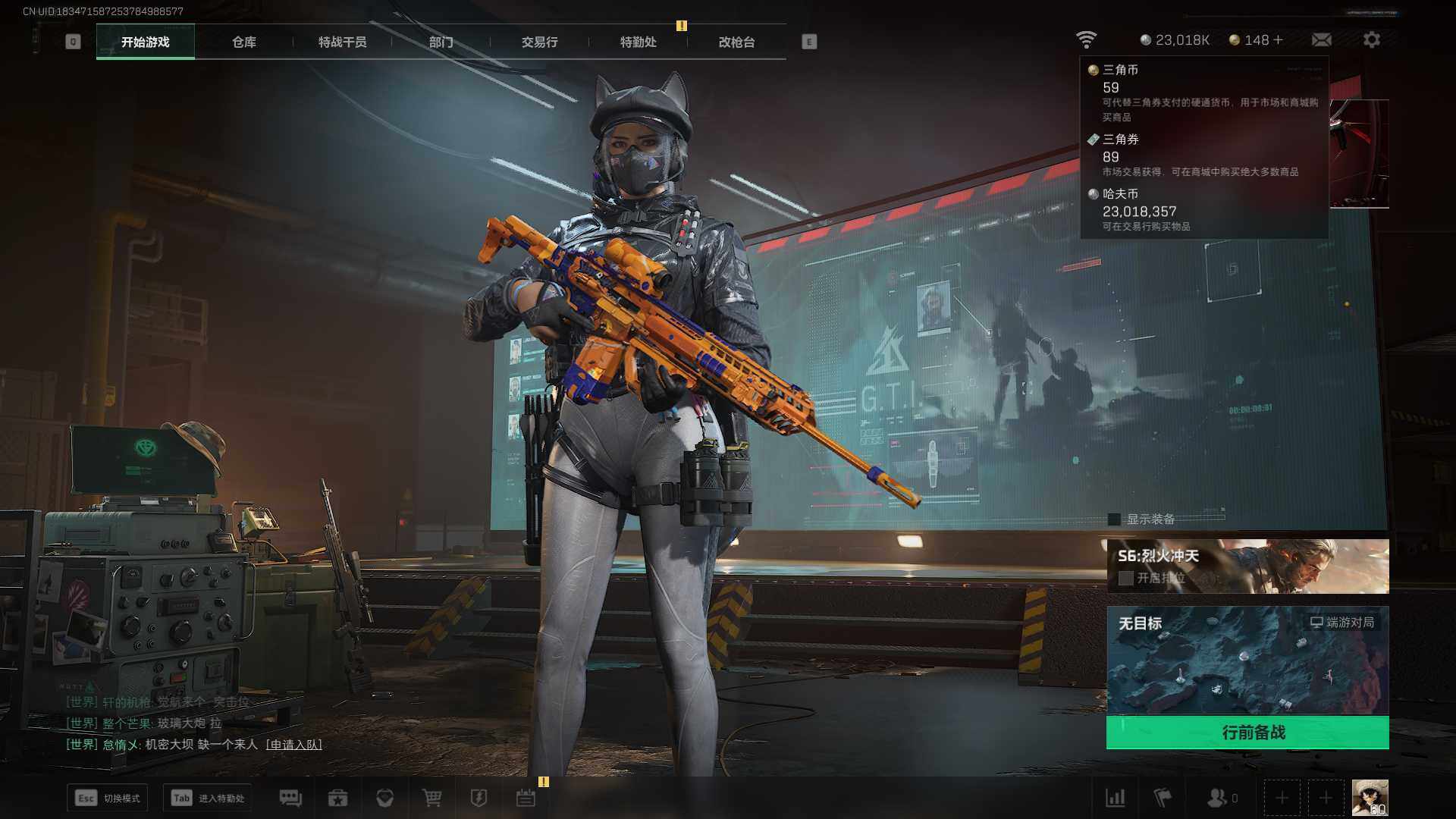Open the mail envelope icon
Screen dimensions: 1456x819
[1321, 40]
